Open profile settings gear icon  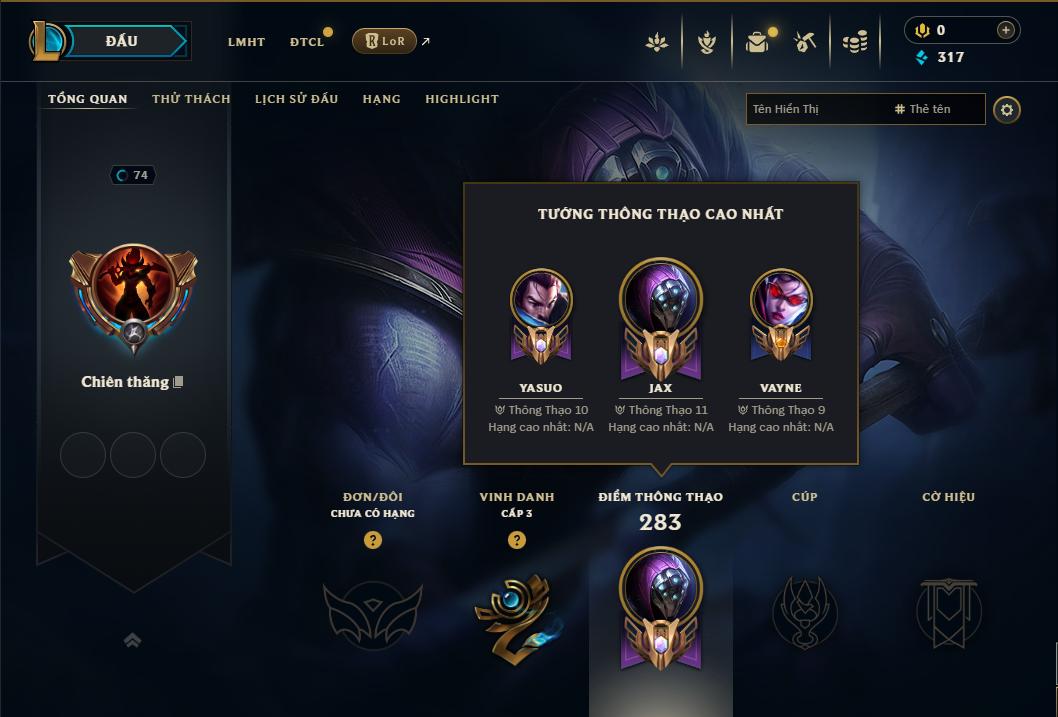(1007, 109)
